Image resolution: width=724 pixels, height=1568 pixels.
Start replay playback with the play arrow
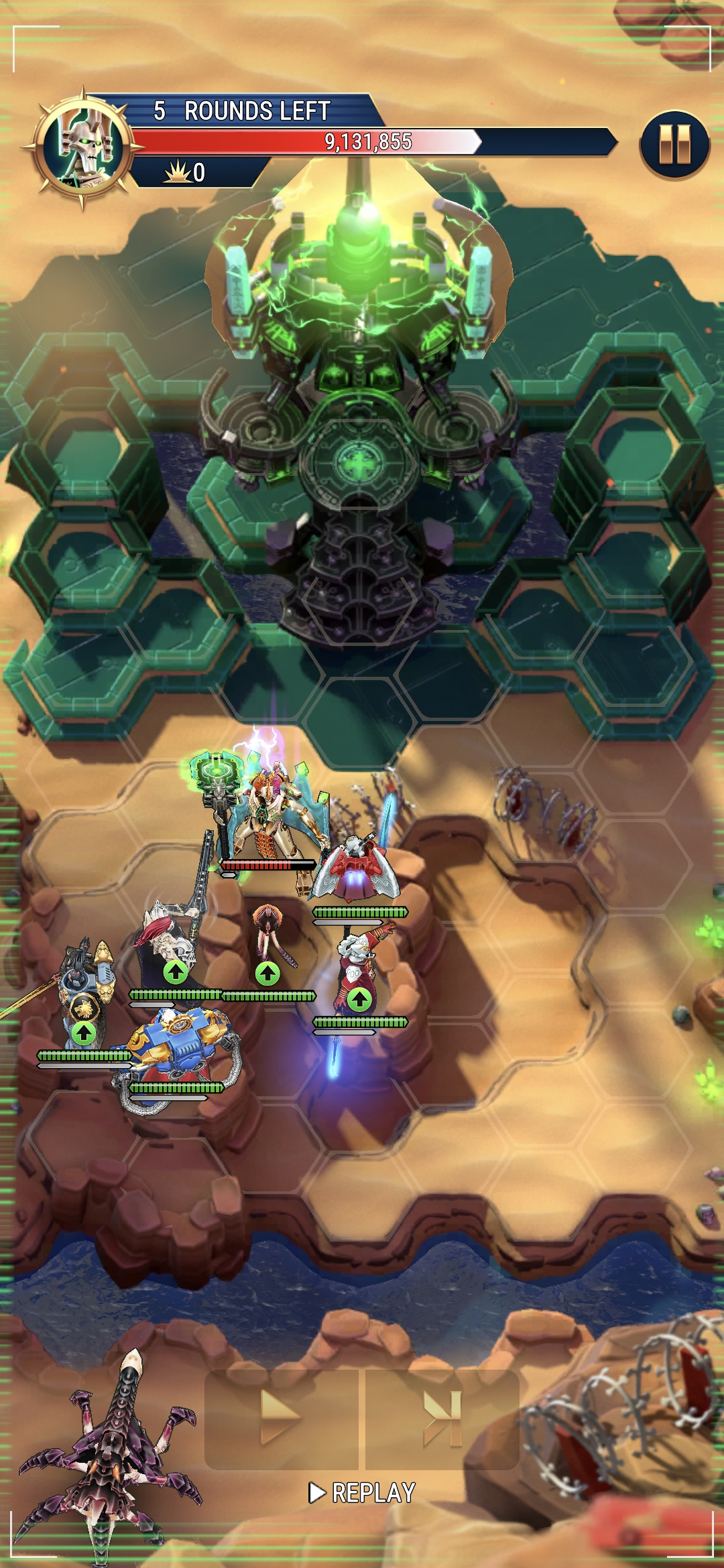point(281,1417)
